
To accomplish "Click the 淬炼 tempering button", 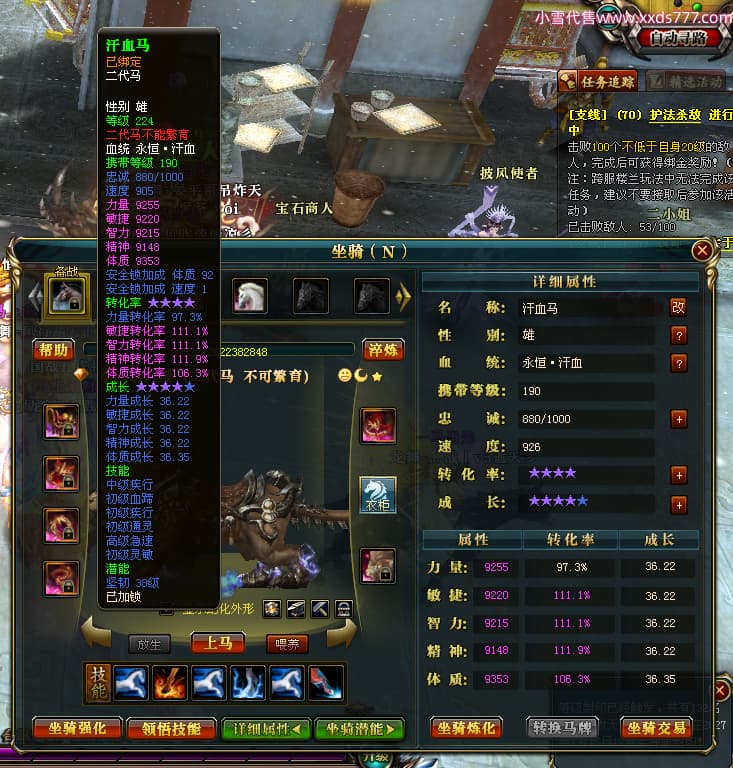I will pyautogui.click(x=379, y=349).
